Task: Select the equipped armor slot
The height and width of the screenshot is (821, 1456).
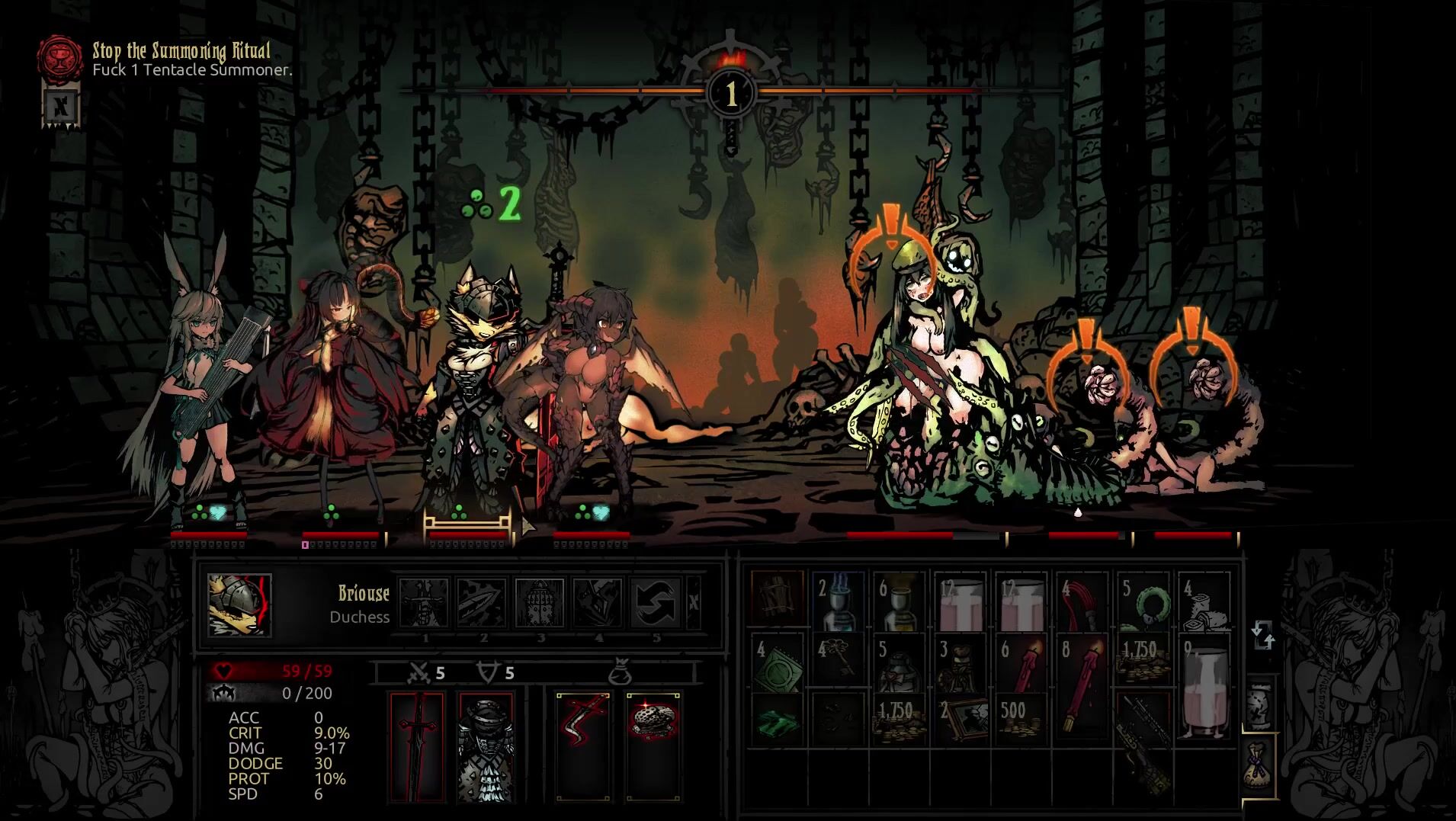Action: click(486, 746)
